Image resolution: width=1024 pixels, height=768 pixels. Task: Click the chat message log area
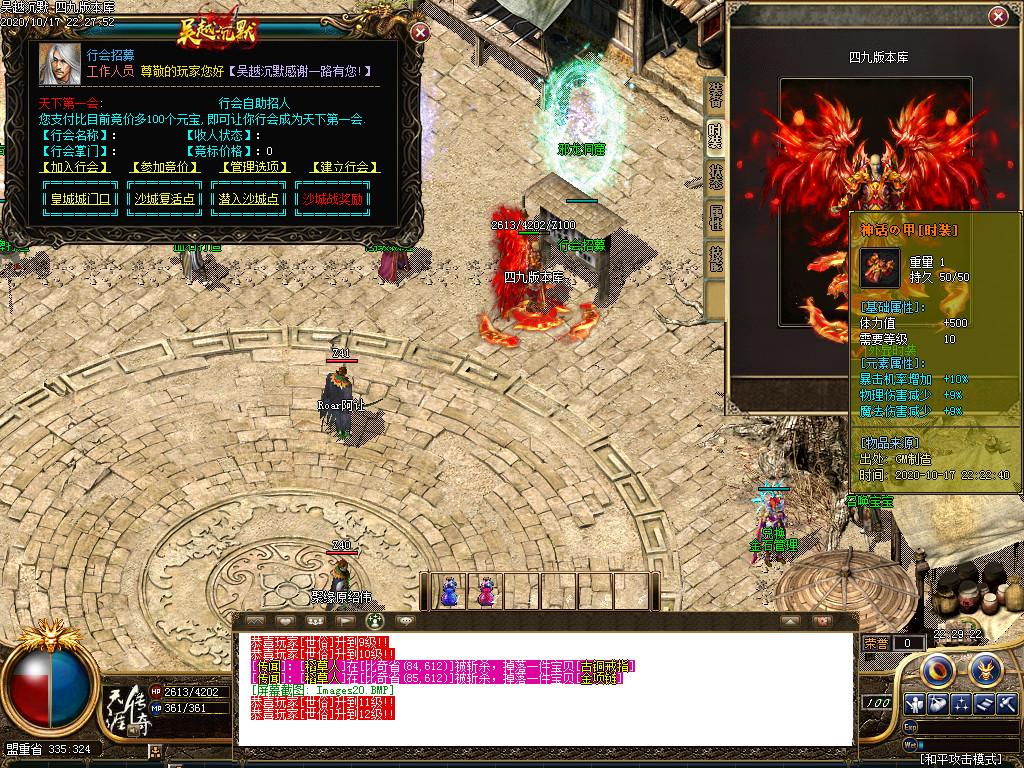coord(545,688)
